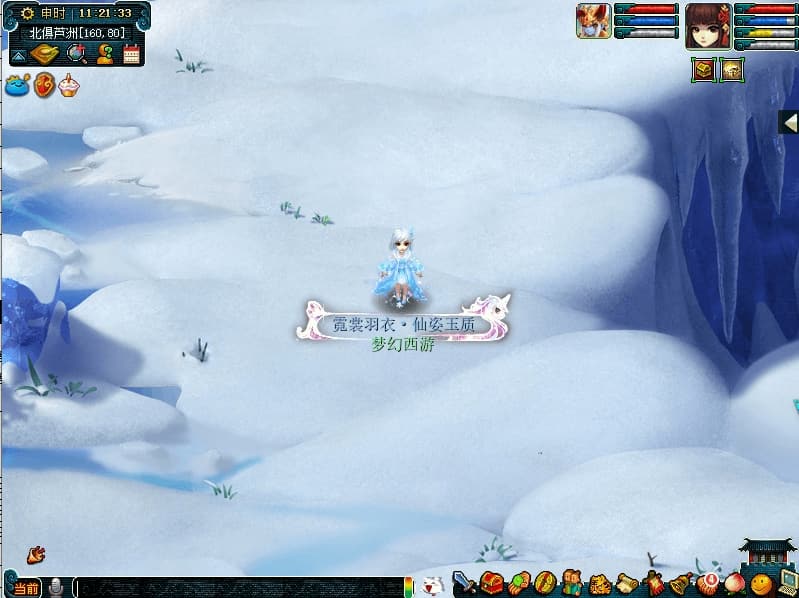
Task: Switch chat channel via the 当前 button
Action: 27,588
